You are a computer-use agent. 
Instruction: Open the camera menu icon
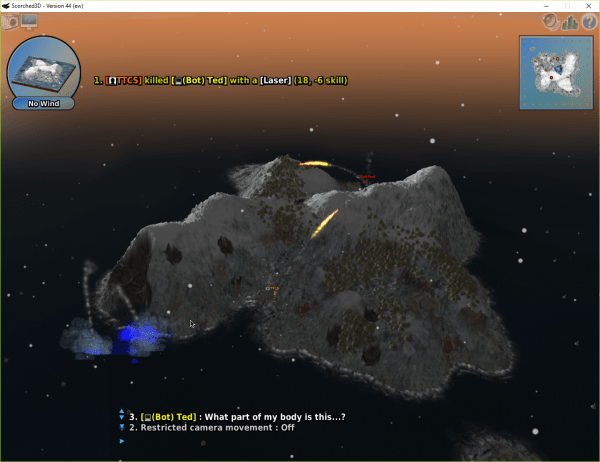pos(9,20)
